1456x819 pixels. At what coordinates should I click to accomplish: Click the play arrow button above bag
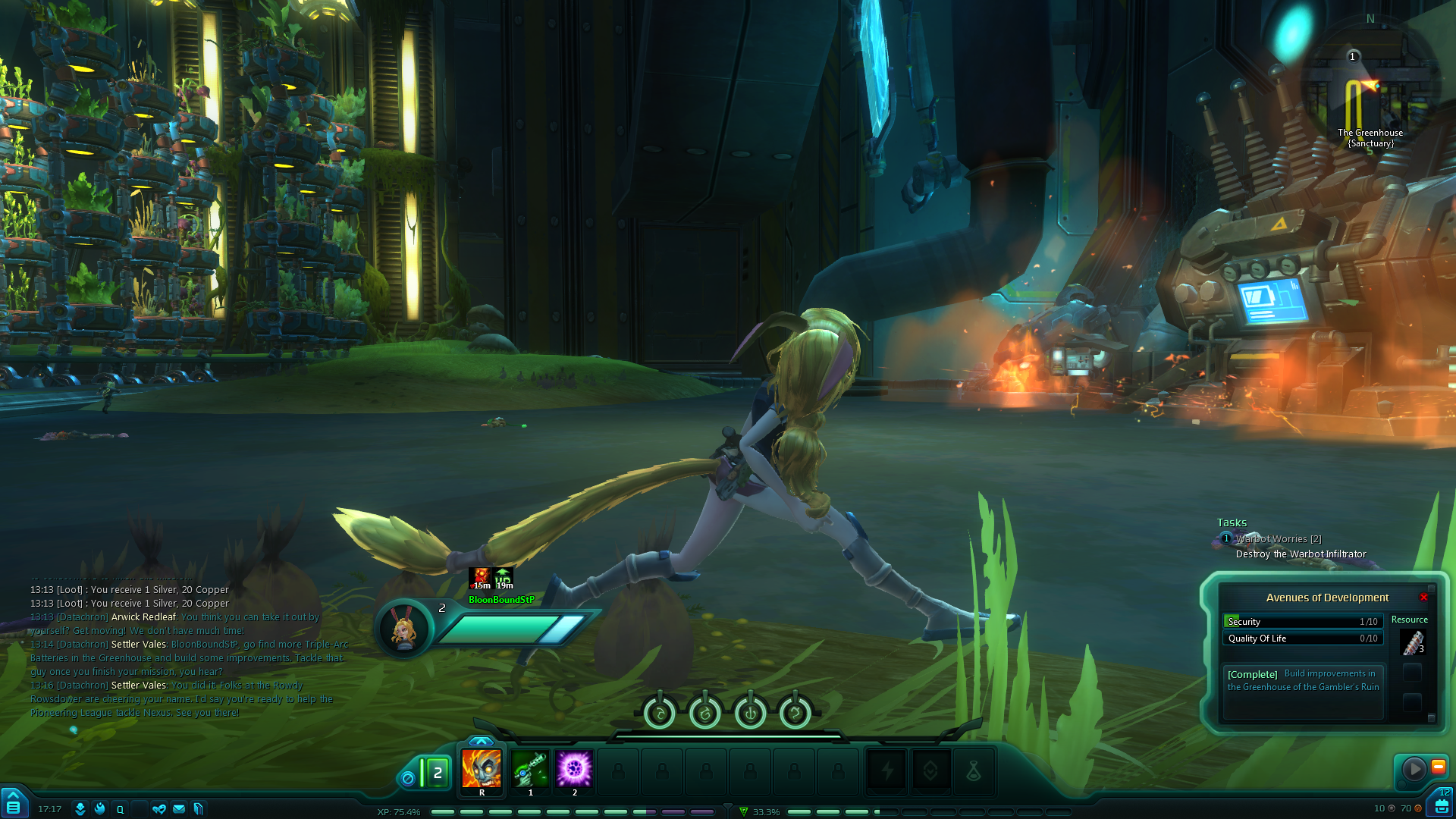1414,769
